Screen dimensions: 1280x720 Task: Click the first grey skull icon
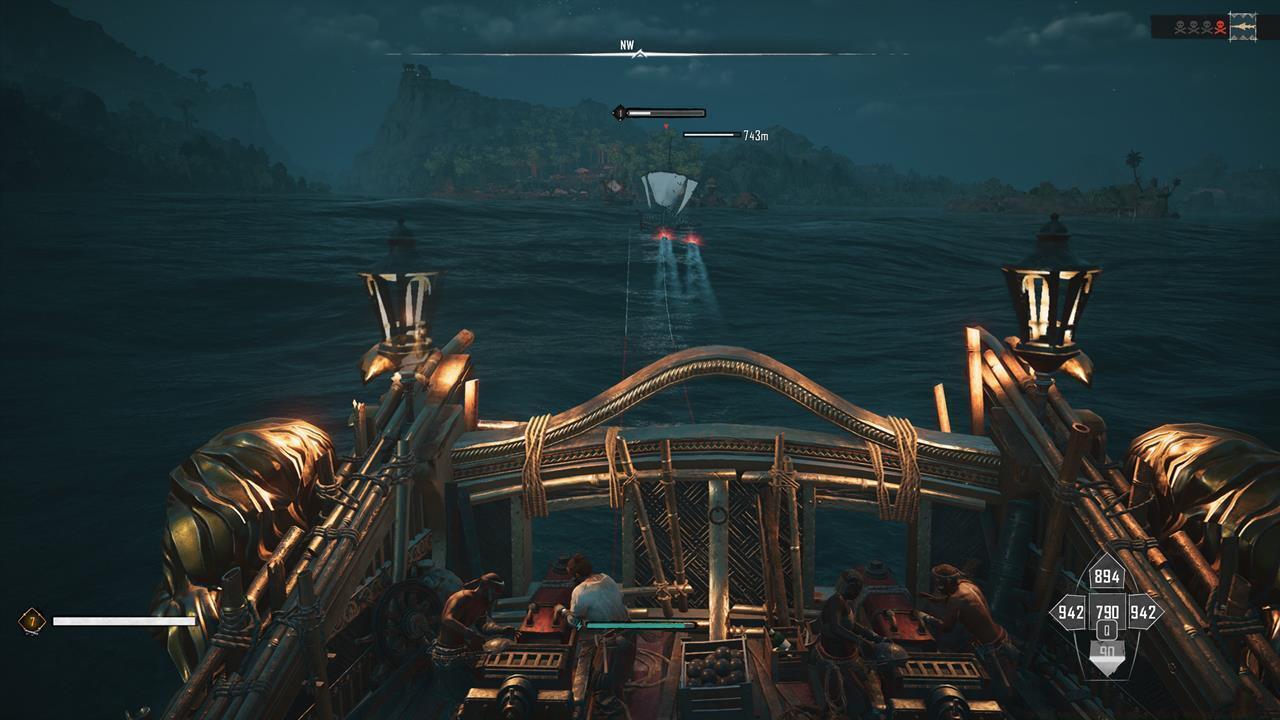pyautogui.click(x=1181, y=26)
